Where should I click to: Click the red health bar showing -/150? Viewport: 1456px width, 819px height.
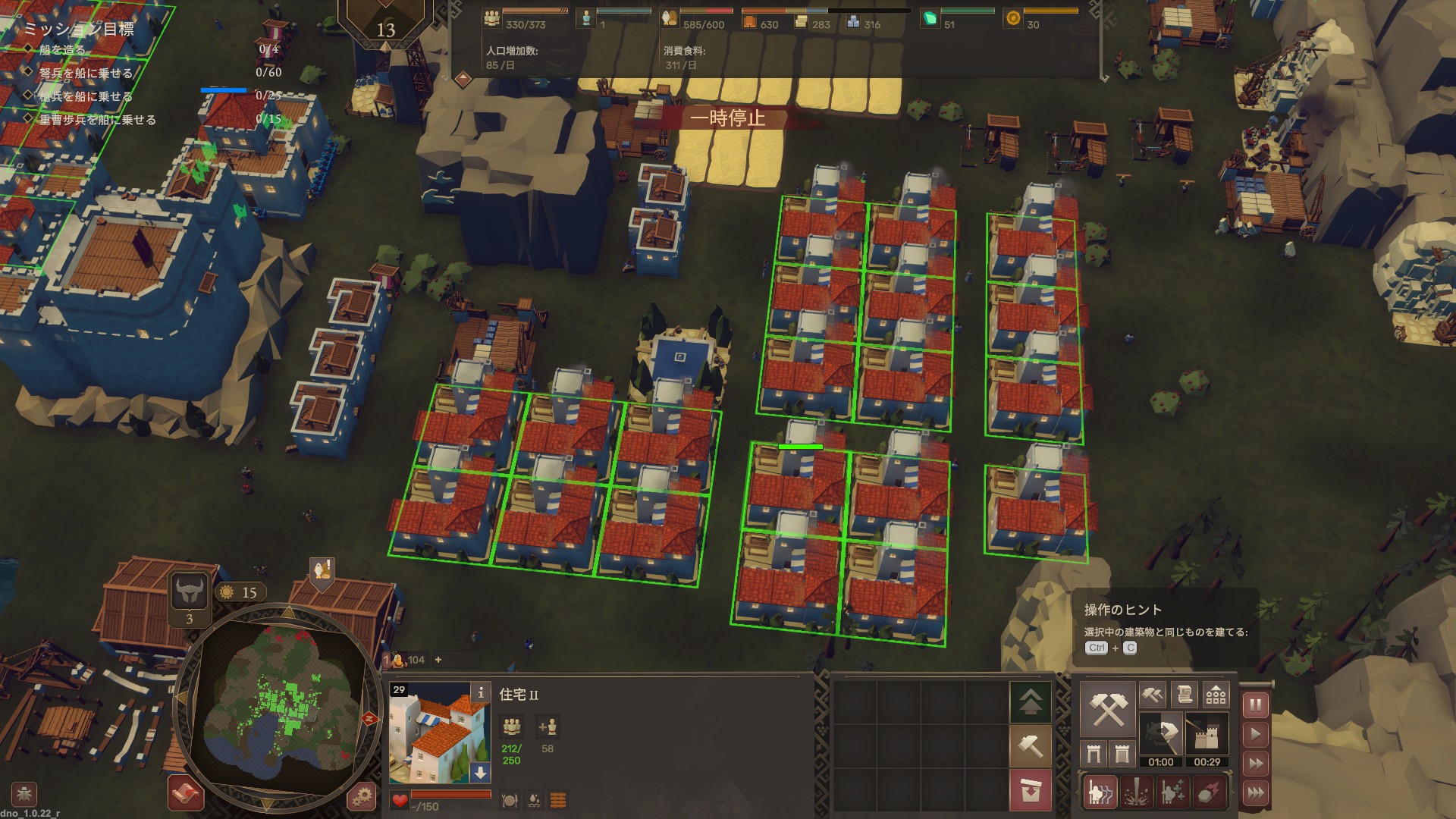point(451,795)
